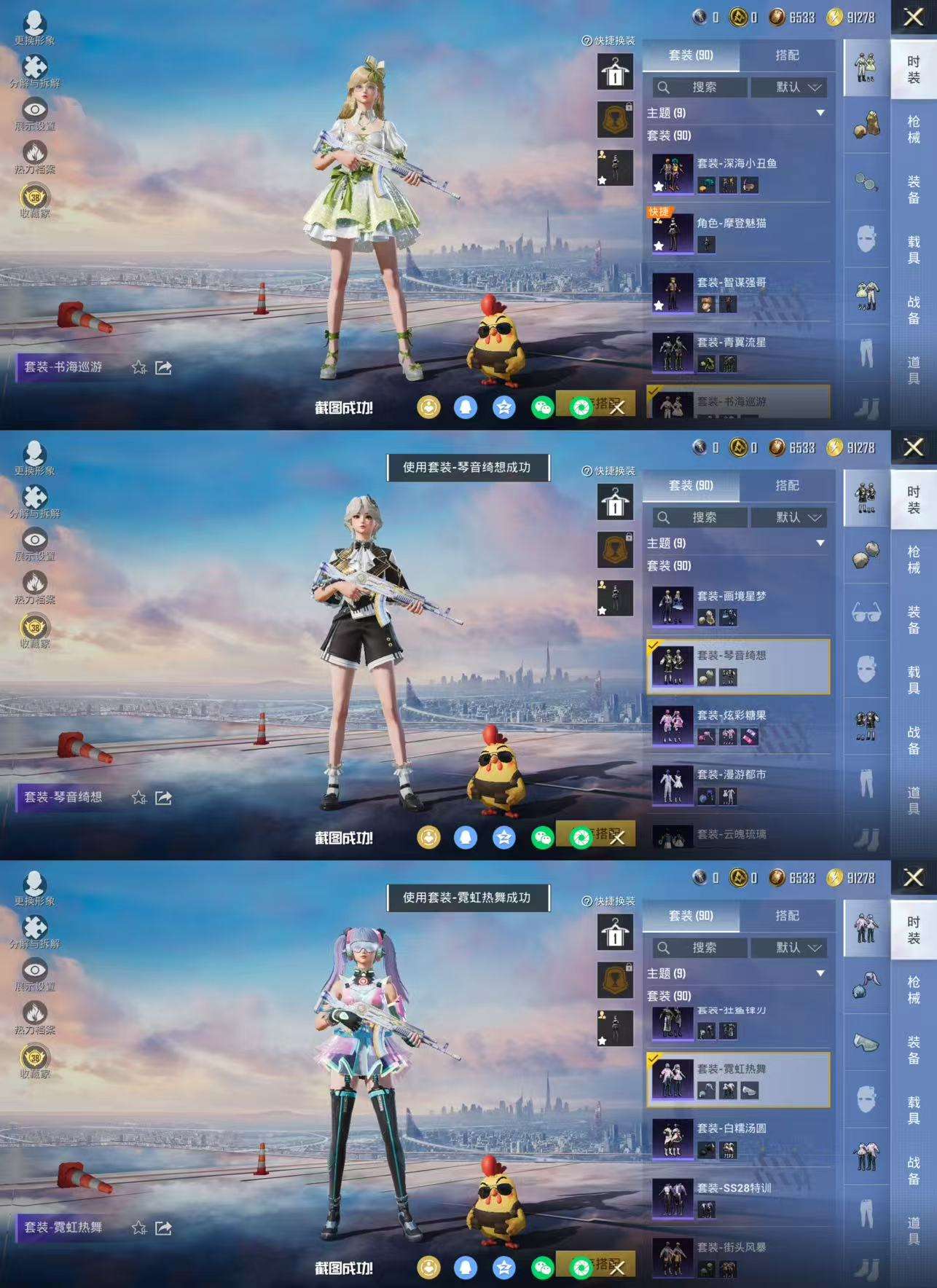Click the blue QQ share icon
The height and width of the screenshot is (1288, 937).
(x=465, y=407)
